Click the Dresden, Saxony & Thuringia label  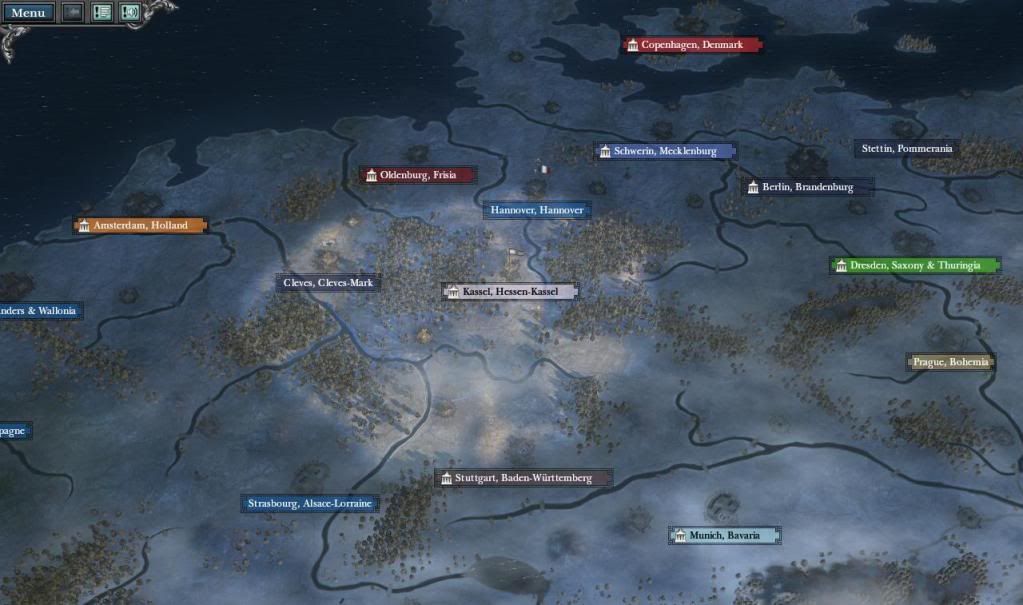click(914, 266)
